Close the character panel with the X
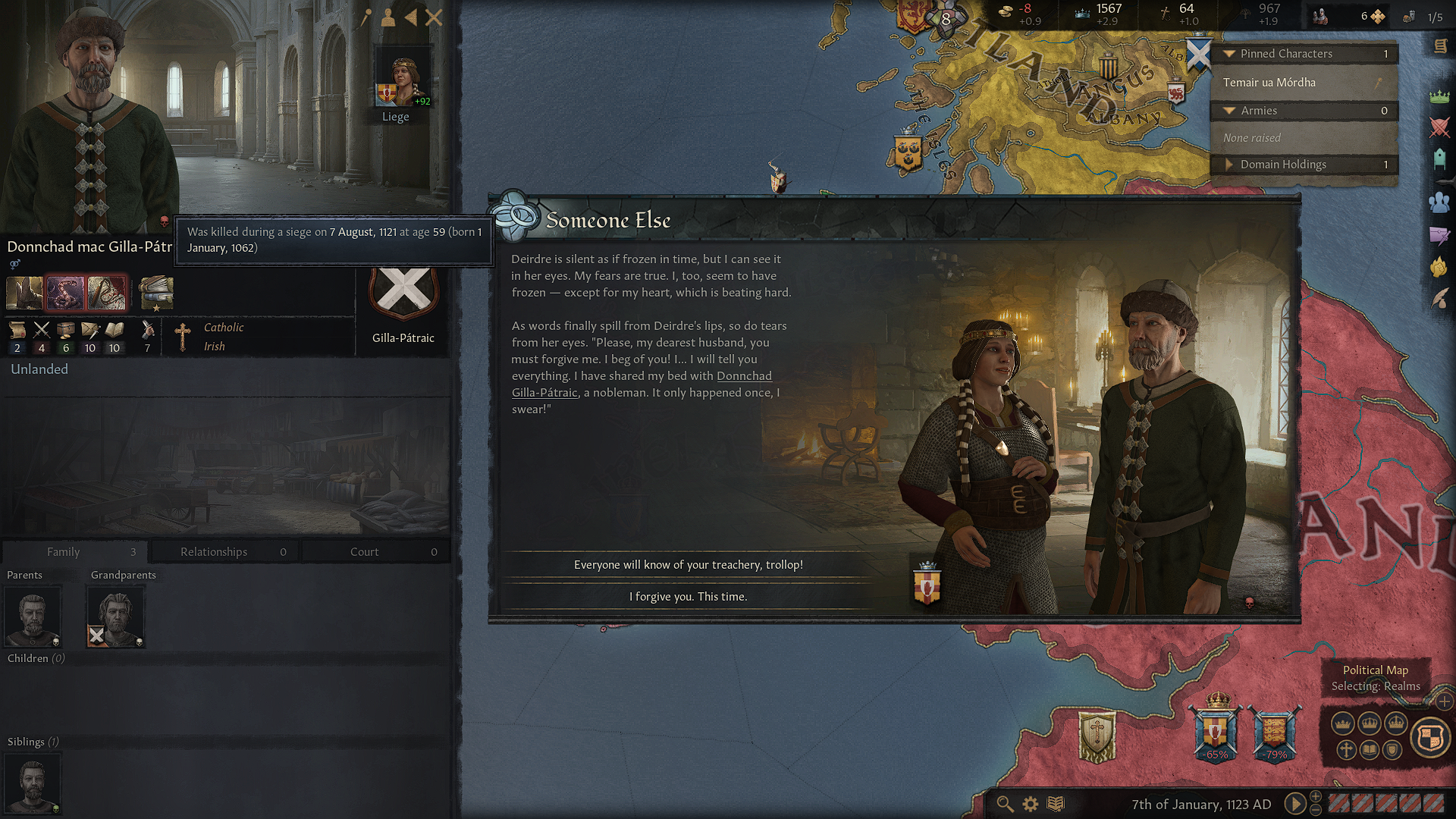 tap(434, 17)
